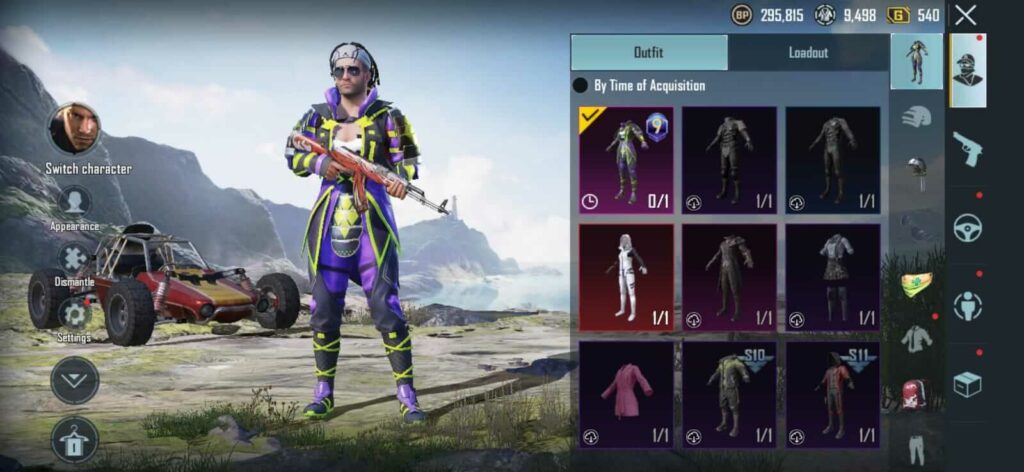The image size is (1024, 472).
Task: Pick the S11 season outfit
Action: pos(833,394)
